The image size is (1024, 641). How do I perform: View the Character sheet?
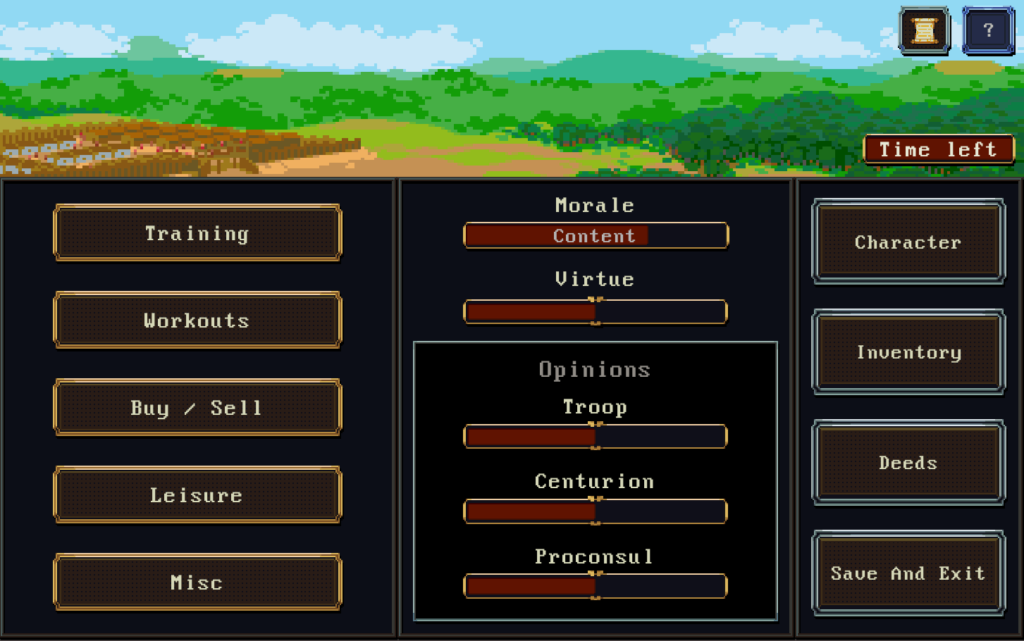908,242
